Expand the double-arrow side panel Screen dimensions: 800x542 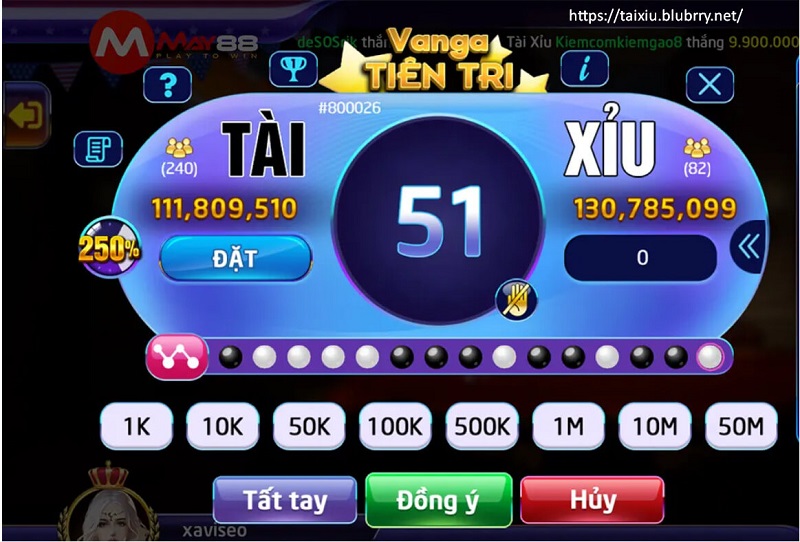[x=748, y=246]
